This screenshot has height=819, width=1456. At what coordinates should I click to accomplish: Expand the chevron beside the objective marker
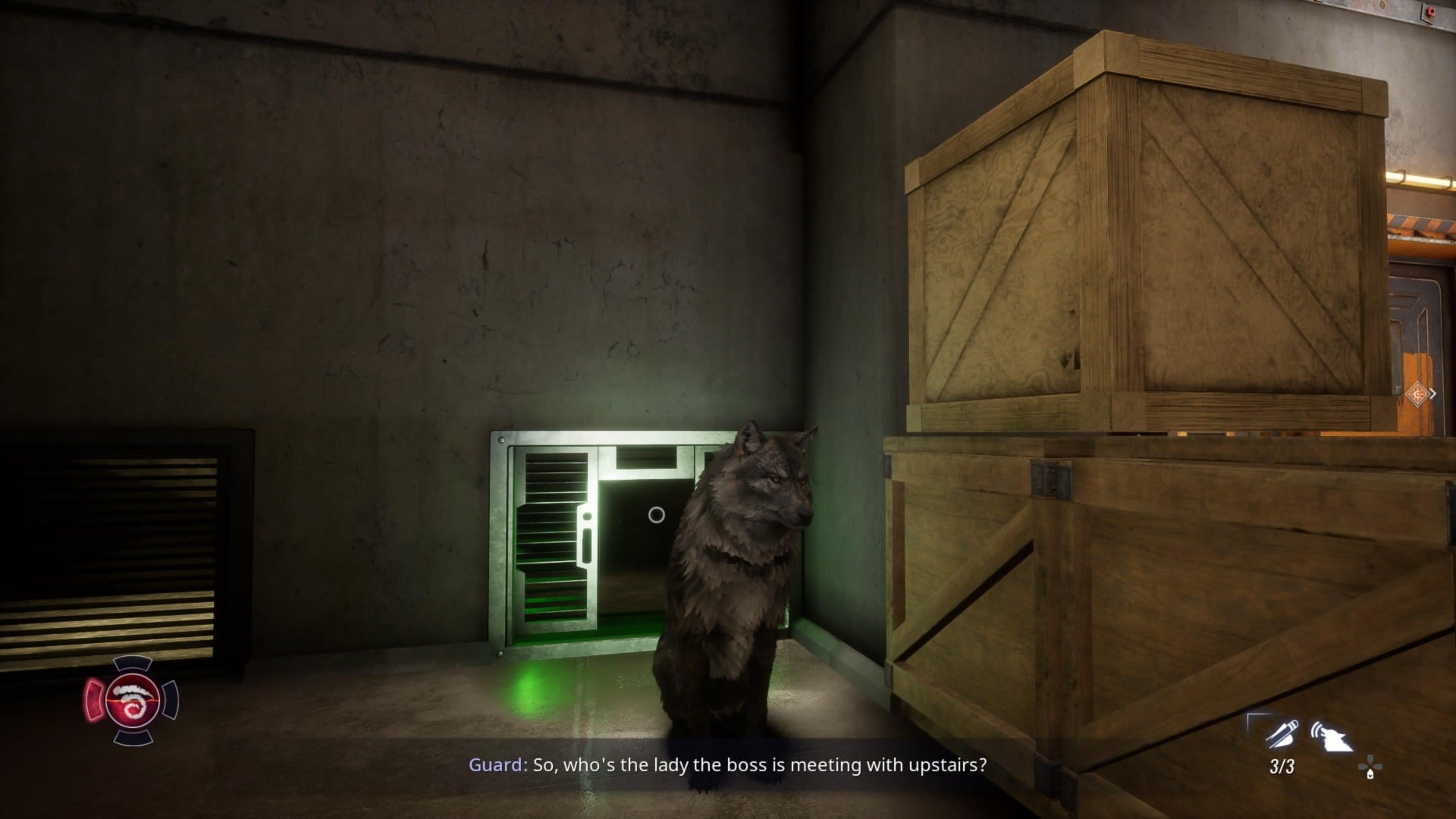[x=1434, y=393]
